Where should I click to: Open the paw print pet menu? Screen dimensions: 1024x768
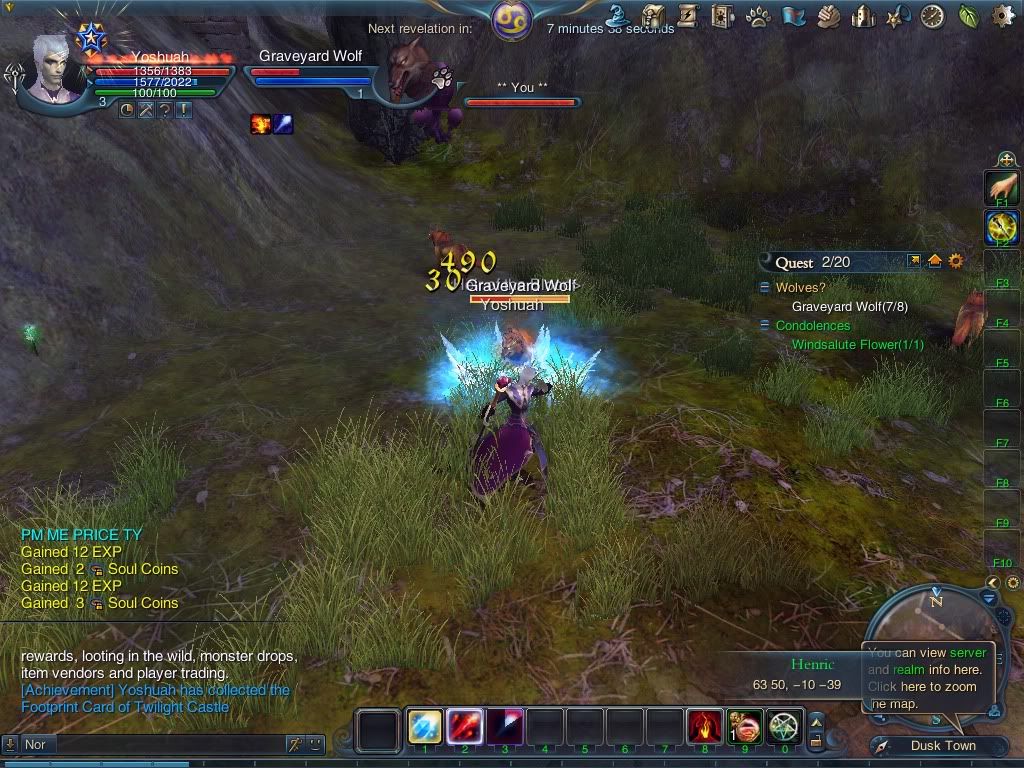758,16
